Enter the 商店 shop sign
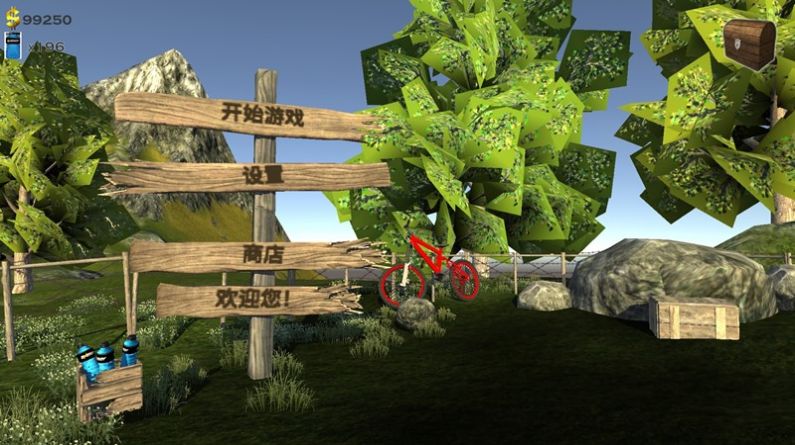The height and width of the screenshot is (445, 795). 262,254
